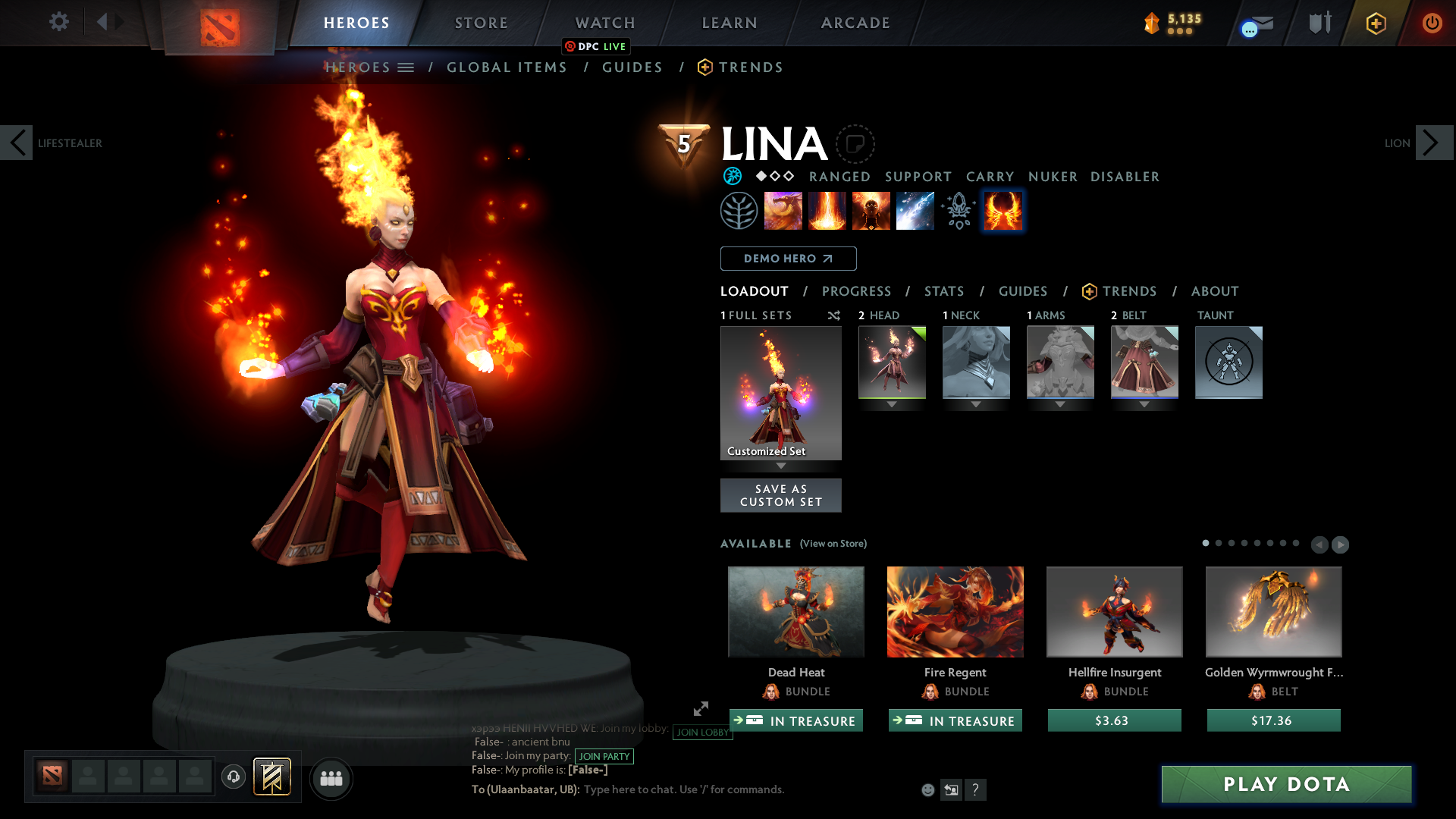Expand the Head slot item dropdown

[x=892, y=404]
